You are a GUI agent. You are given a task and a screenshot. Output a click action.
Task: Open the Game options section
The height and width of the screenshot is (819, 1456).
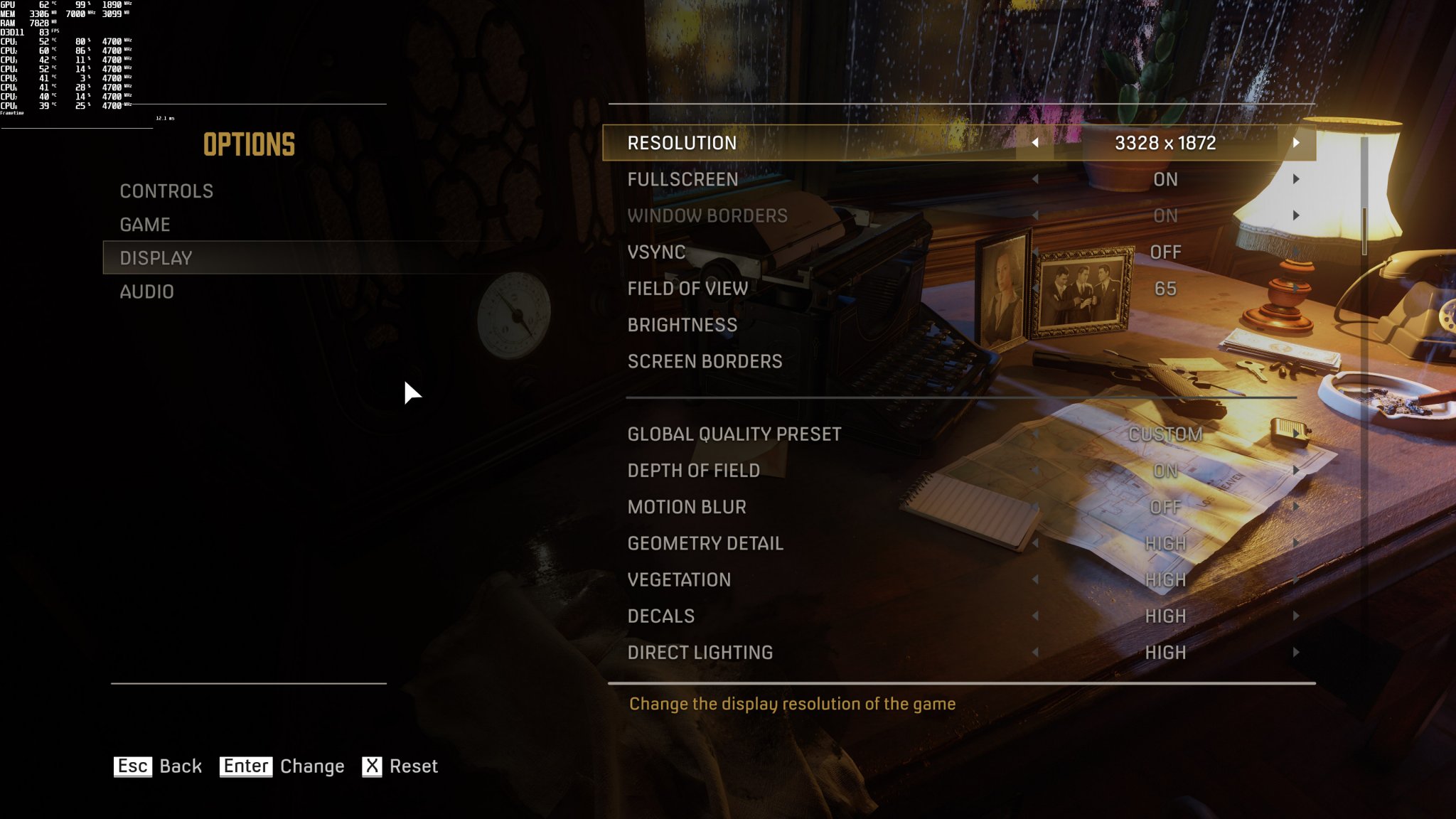145,224
